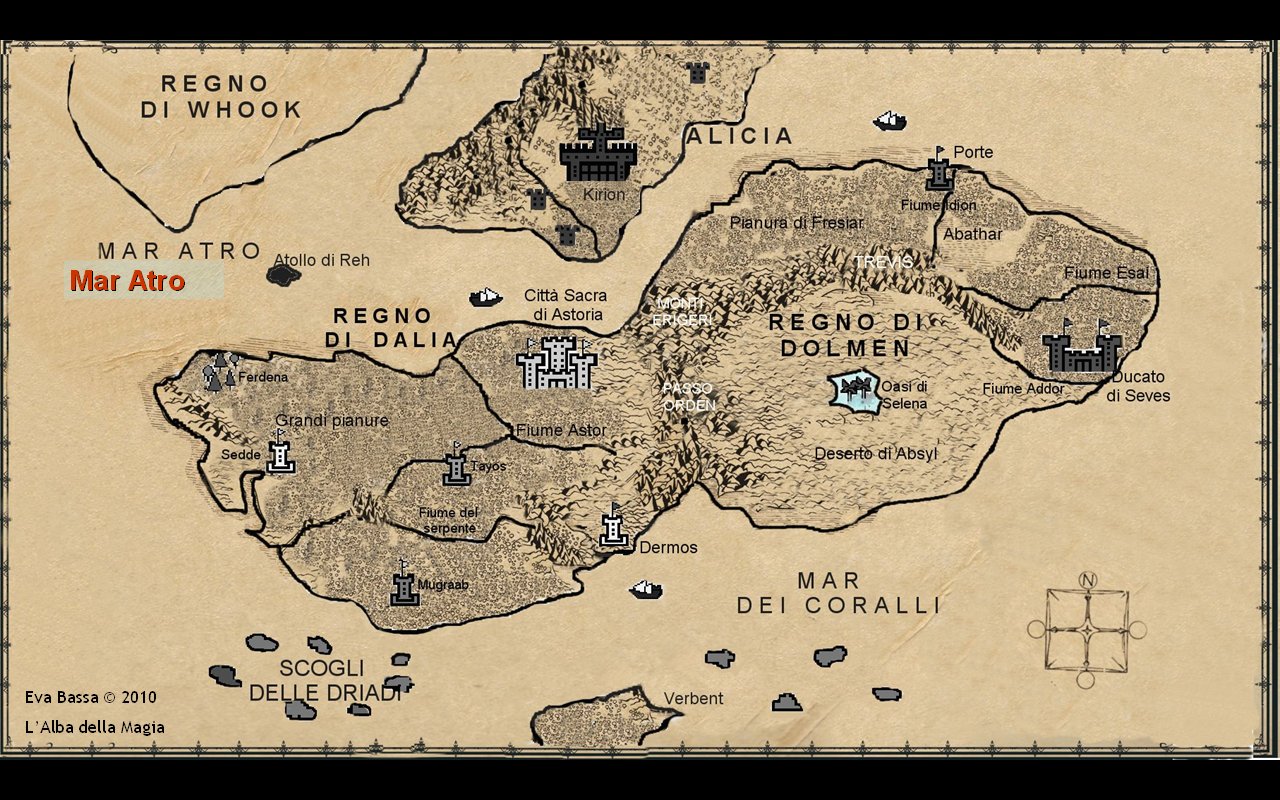Click the highlighted red Mar Atro label
Viewport: 1280px width, 800px height.
point(127,282)
